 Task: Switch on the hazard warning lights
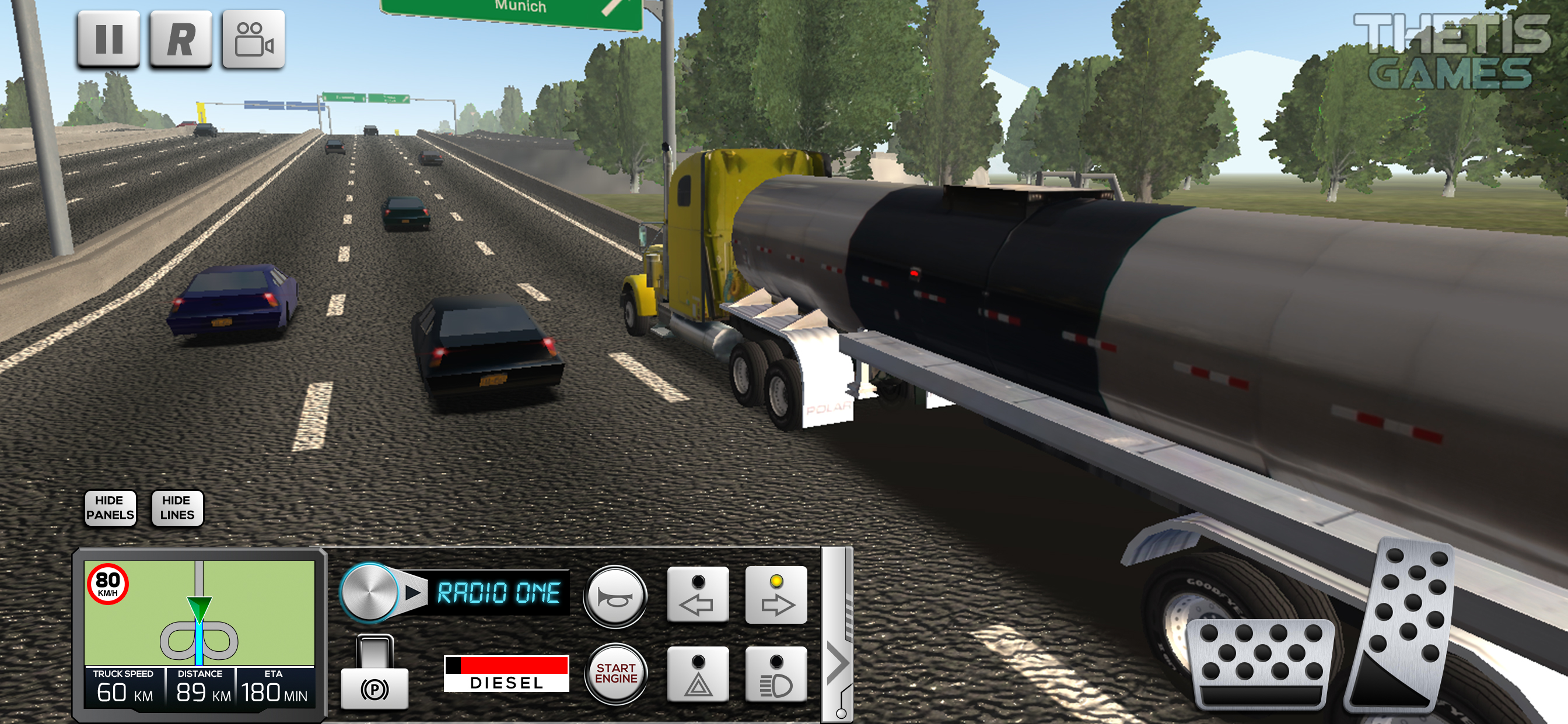tap(698, 674)
